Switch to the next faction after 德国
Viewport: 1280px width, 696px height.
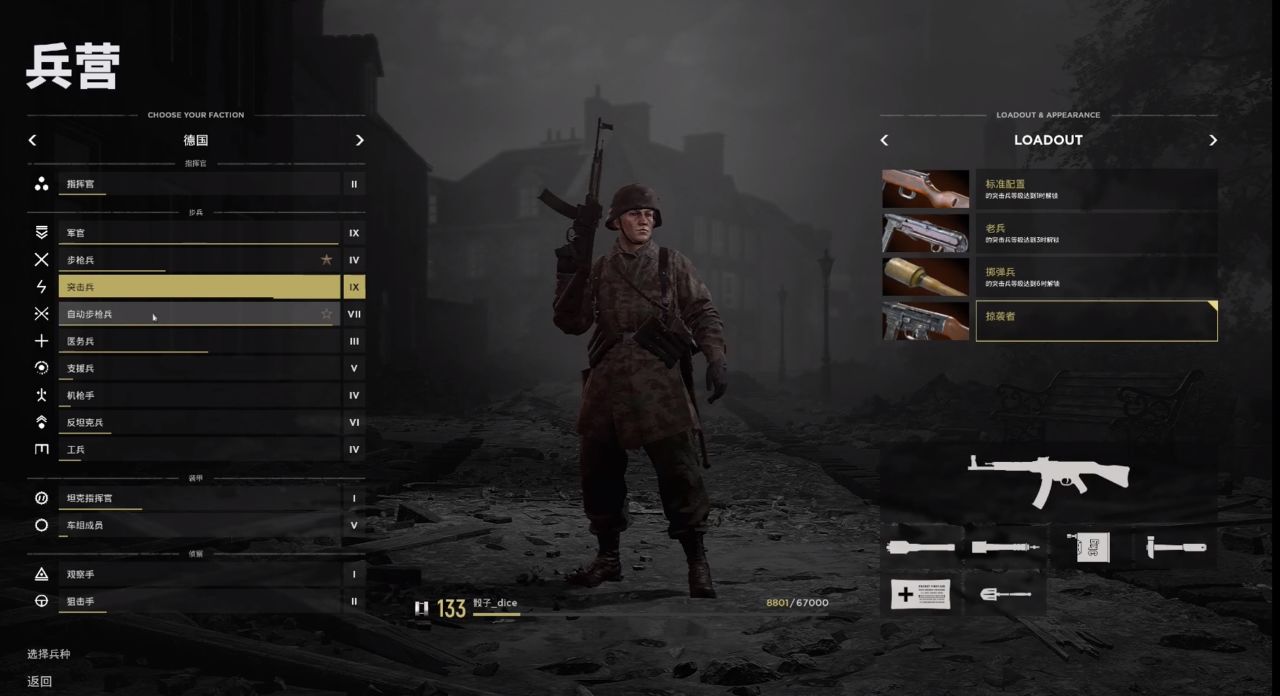(360, 141)
